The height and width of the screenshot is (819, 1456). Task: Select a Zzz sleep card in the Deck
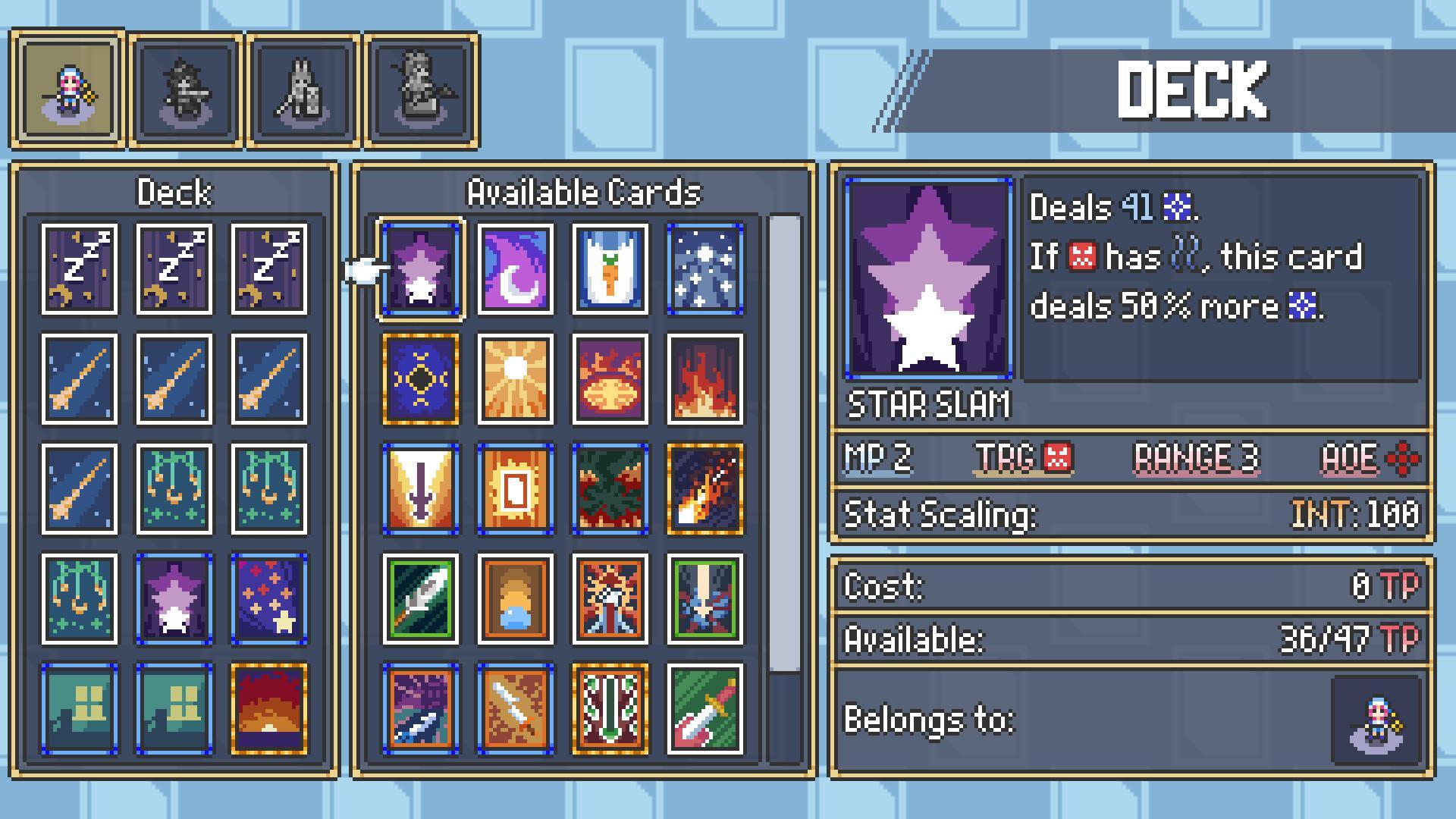pyautogui.click(x=78, y=267)
